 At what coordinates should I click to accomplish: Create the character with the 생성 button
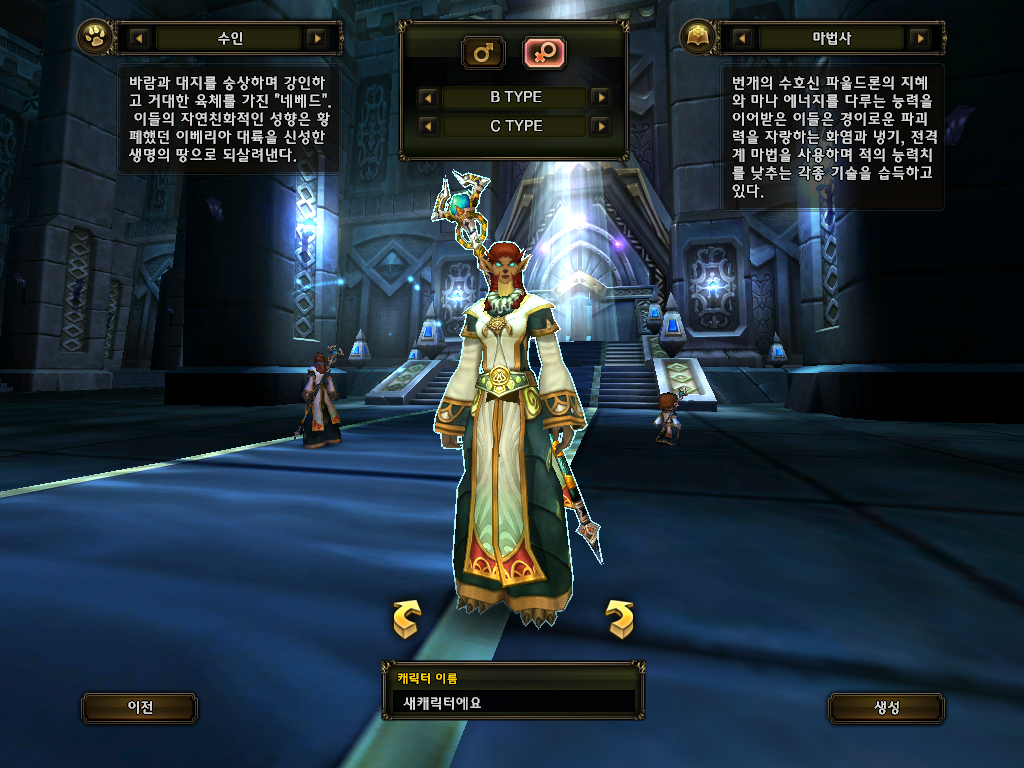pos(886,708)
